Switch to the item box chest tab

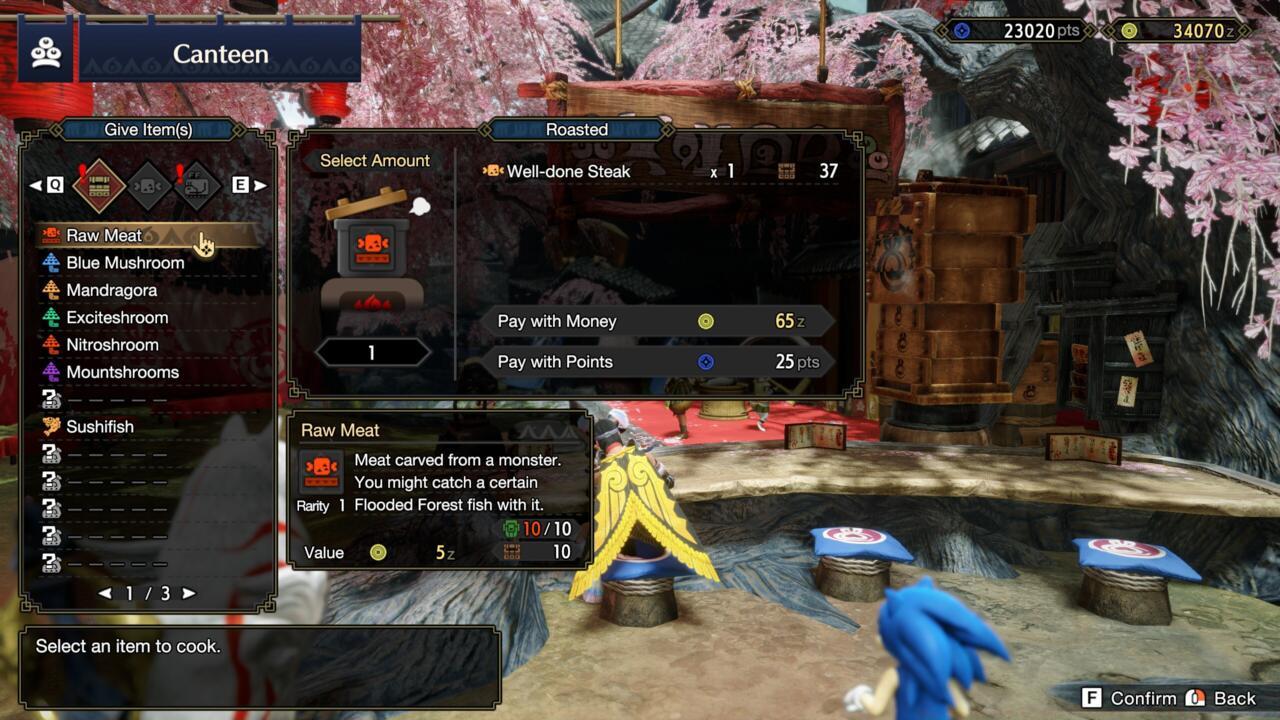(x=98, y=185)
